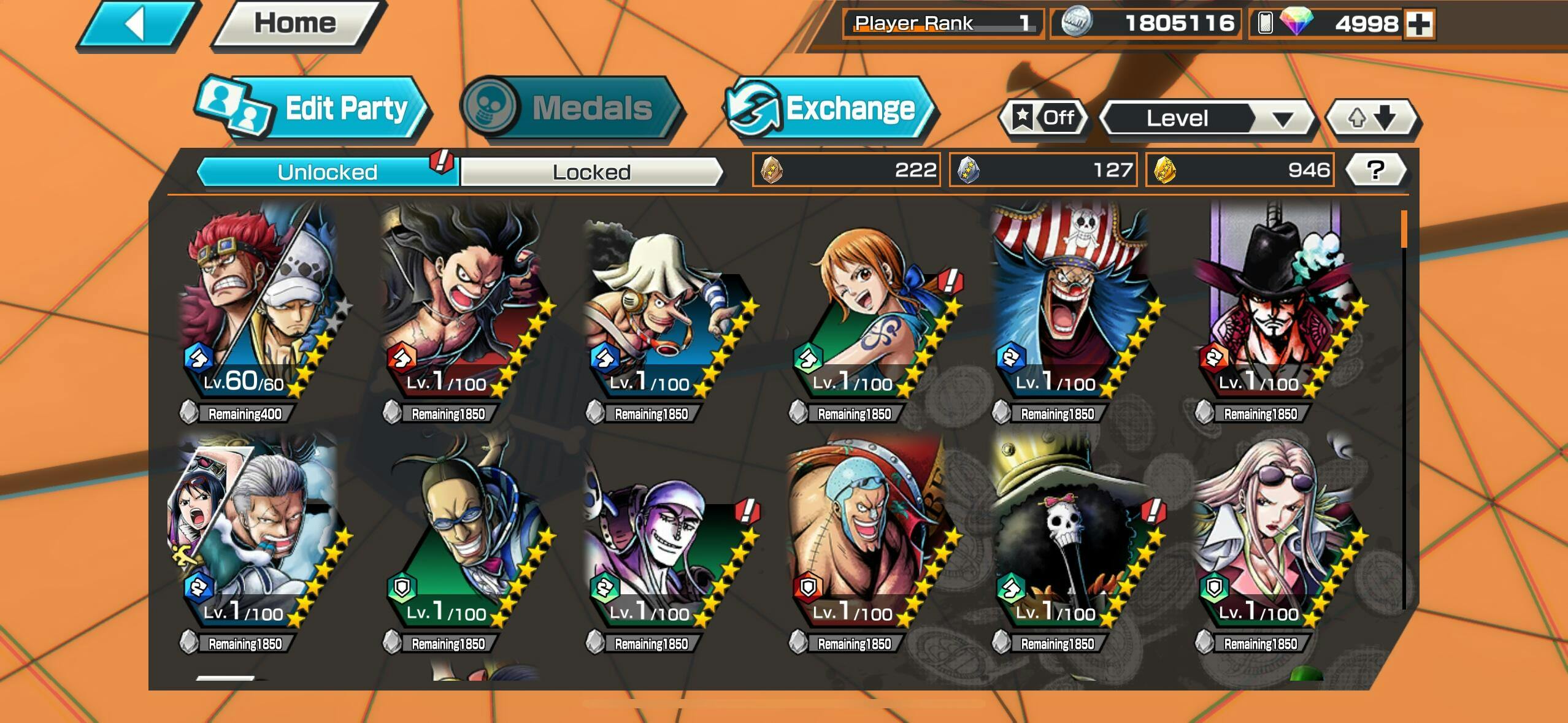Select the Smoker and Tashigi tile

coord(258,530)
